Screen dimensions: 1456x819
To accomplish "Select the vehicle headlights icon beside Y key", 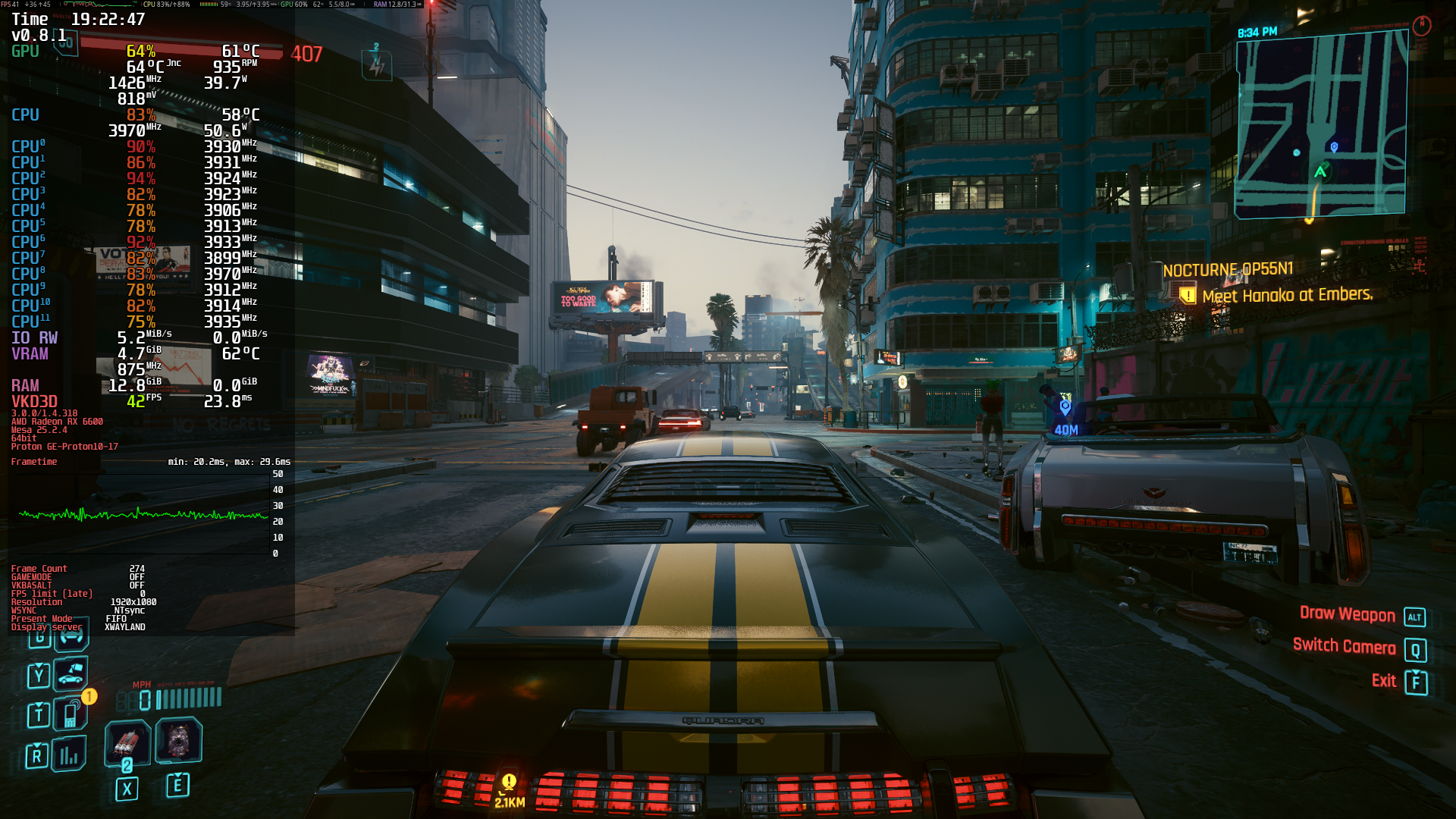I will [x=72, y=675].
